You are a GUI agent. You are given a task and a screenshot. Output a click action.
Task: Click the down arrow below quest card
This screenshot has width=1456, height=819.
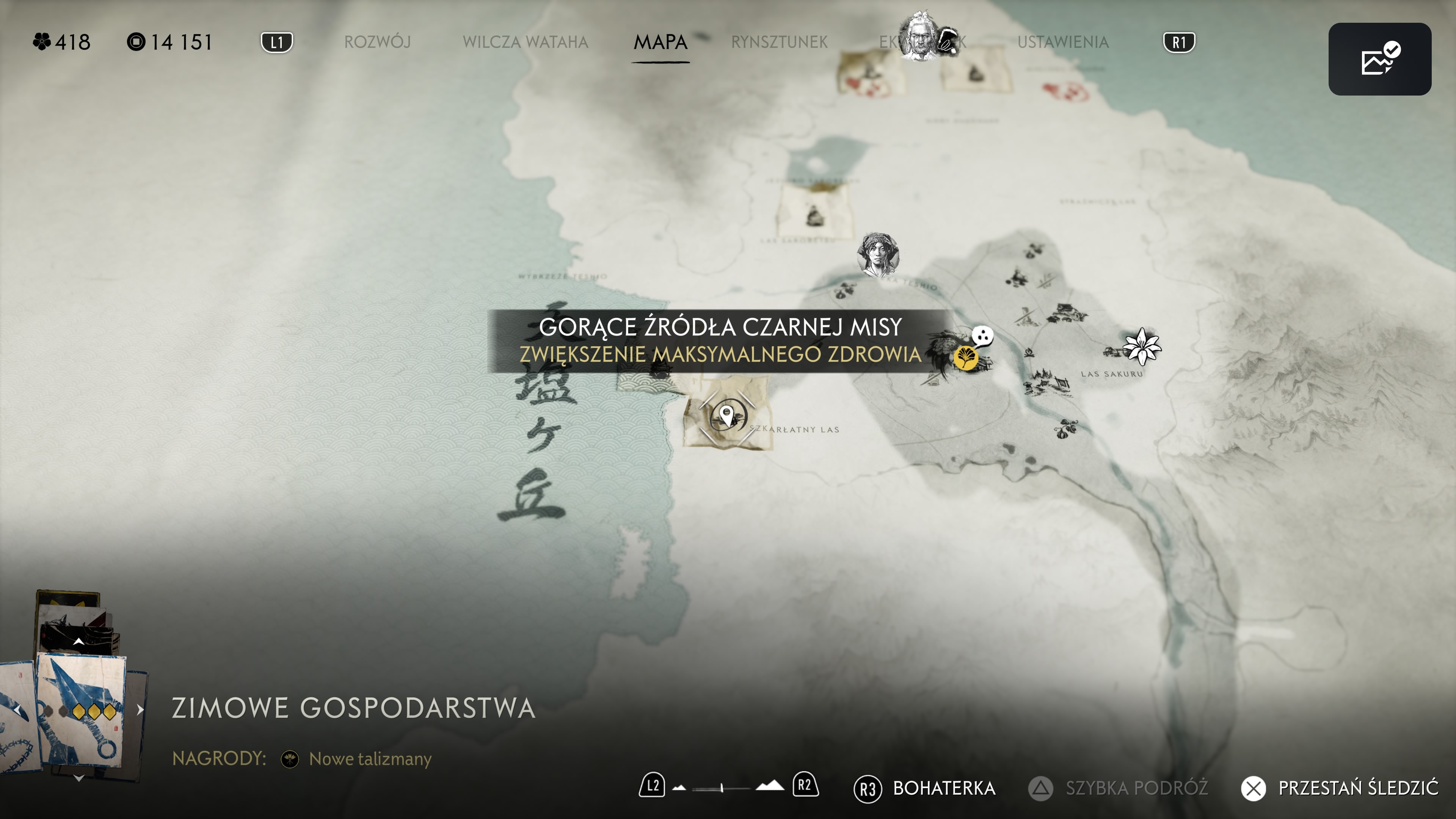coord(79,778)
